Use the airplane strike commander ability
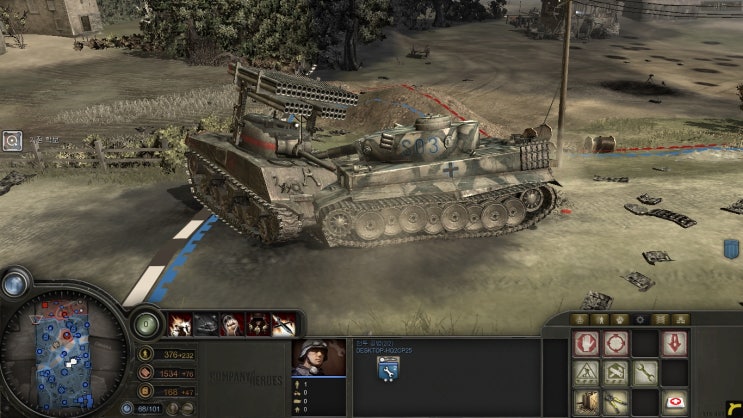The image size is (743, 418). pos(284,324)
